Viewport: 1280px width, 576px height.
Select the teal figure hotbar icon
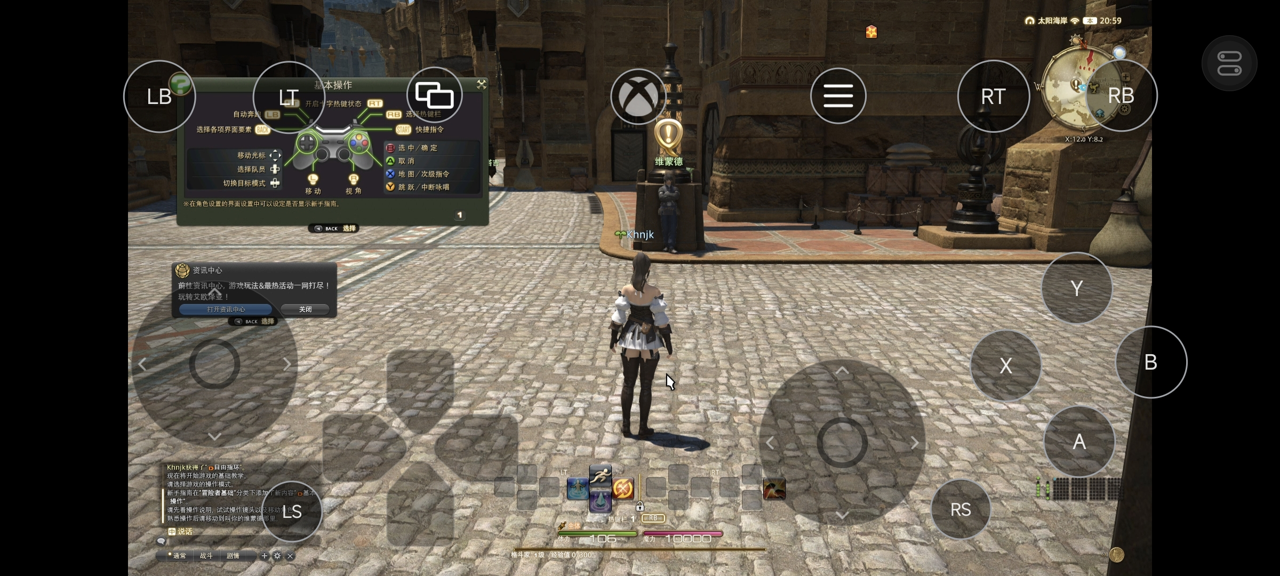coord(577,489)
